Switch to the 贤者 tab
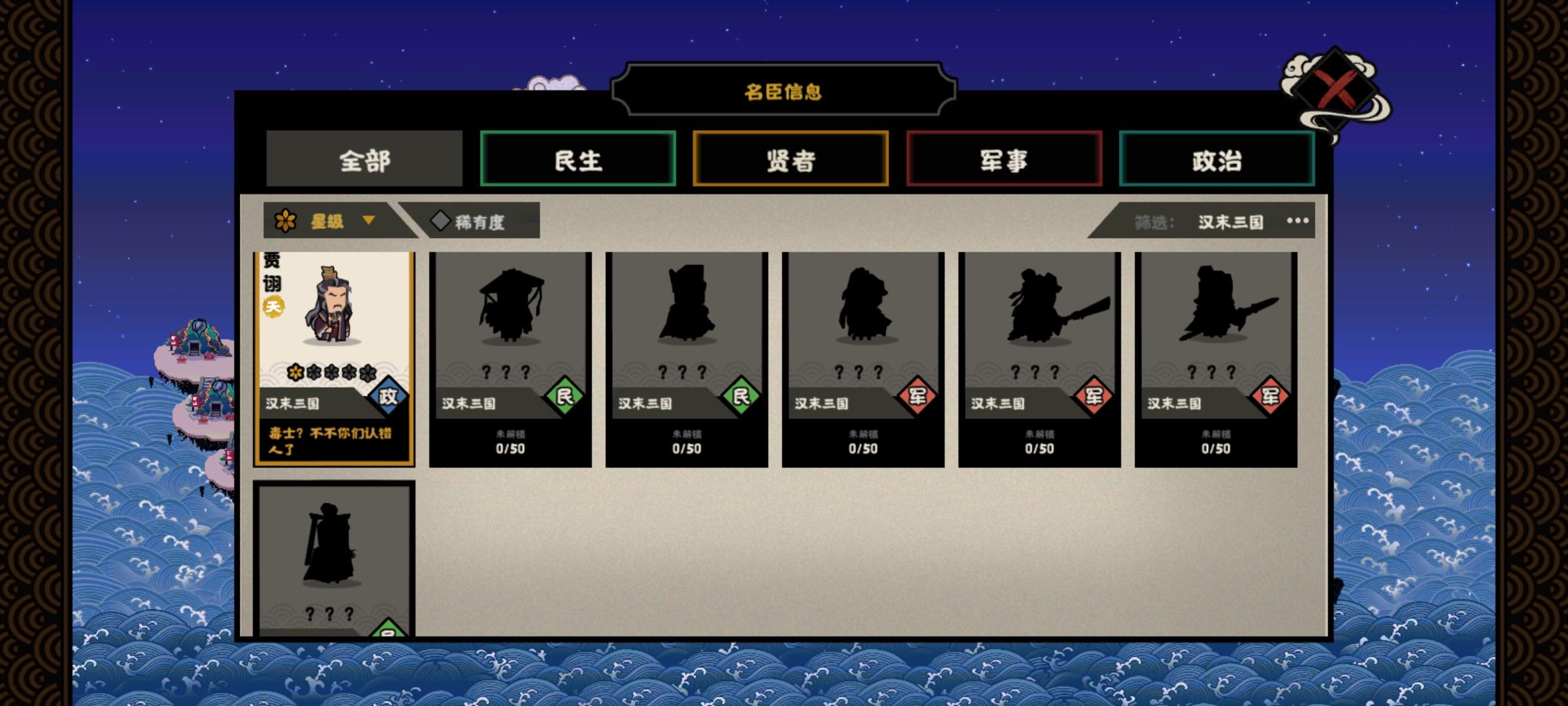Screen dimensions: 1568x706 point(791,159)
